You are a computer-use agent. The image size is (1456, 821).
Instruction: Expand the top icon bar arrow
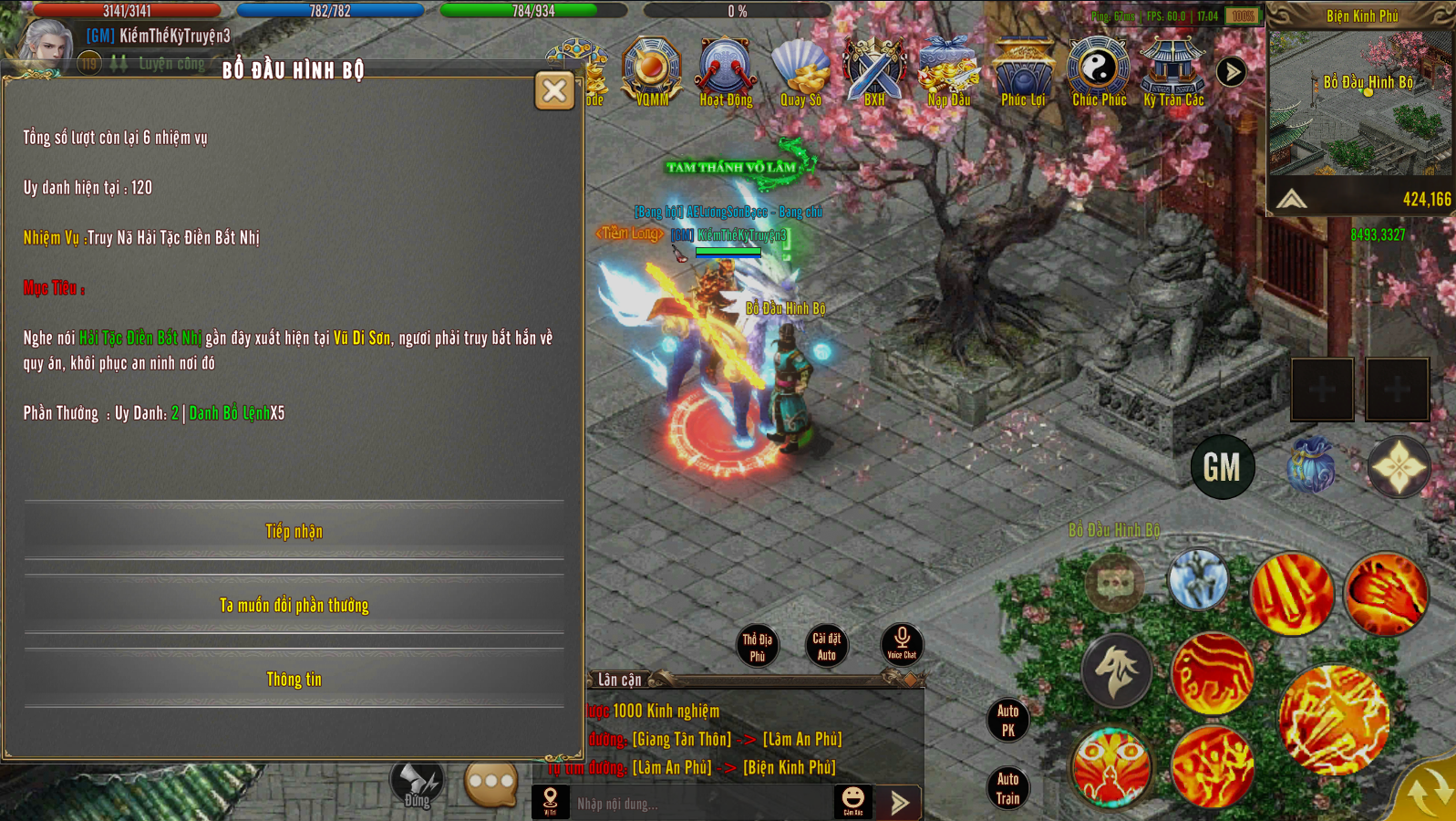[1232, 71]
